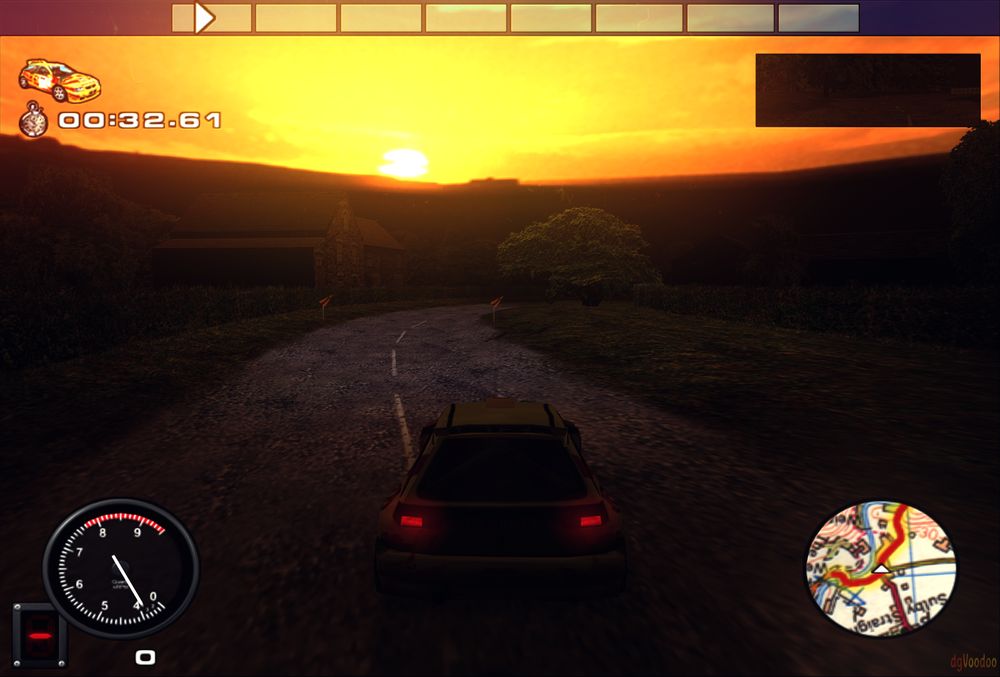This screenshot has height=677, width=1000.
Task: Click the stopwatch icon beside the timer
Action: click(34, 121)
